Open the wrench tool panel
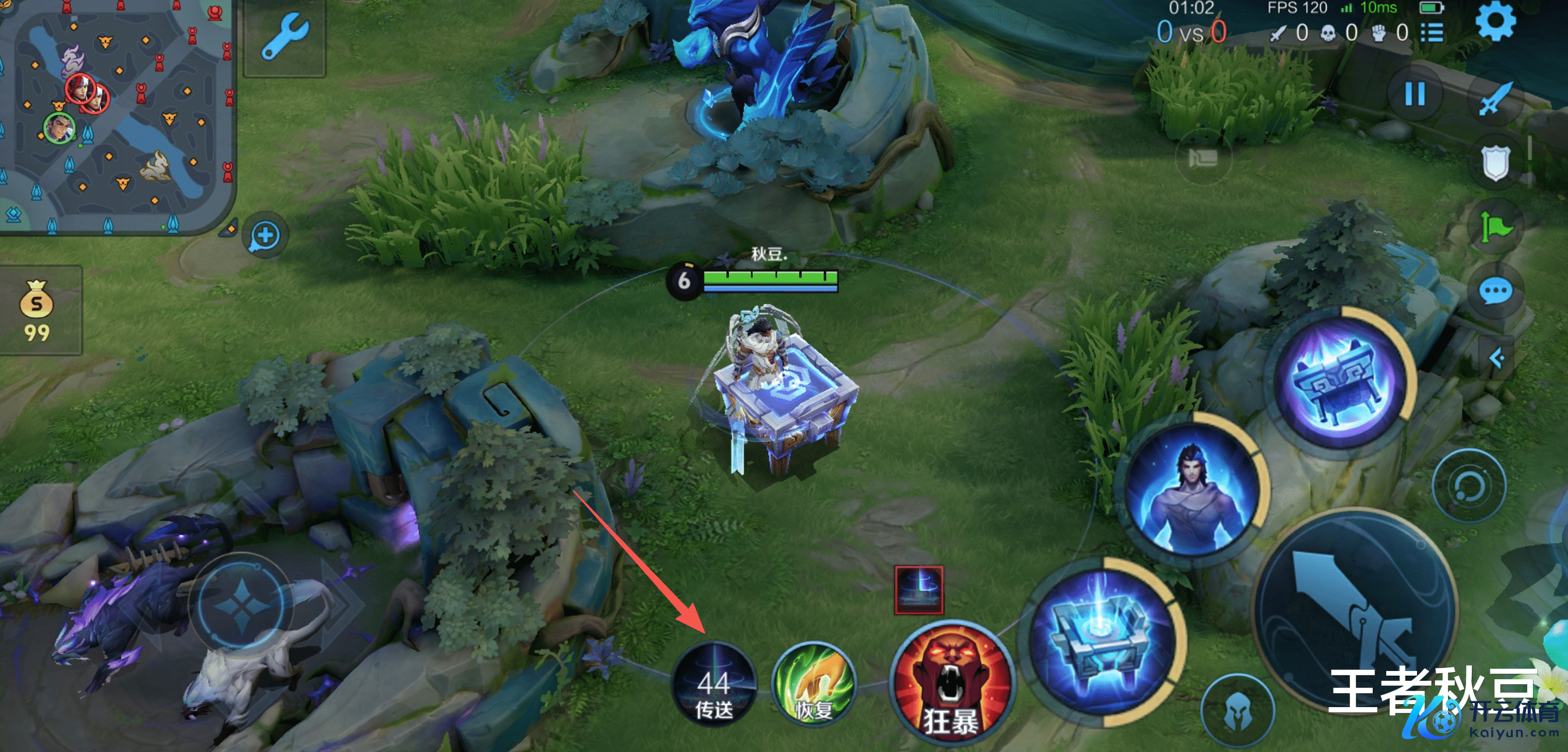The height and width of the screenshot is (752, 1568). pyautogui.click(x=285, y=38)
